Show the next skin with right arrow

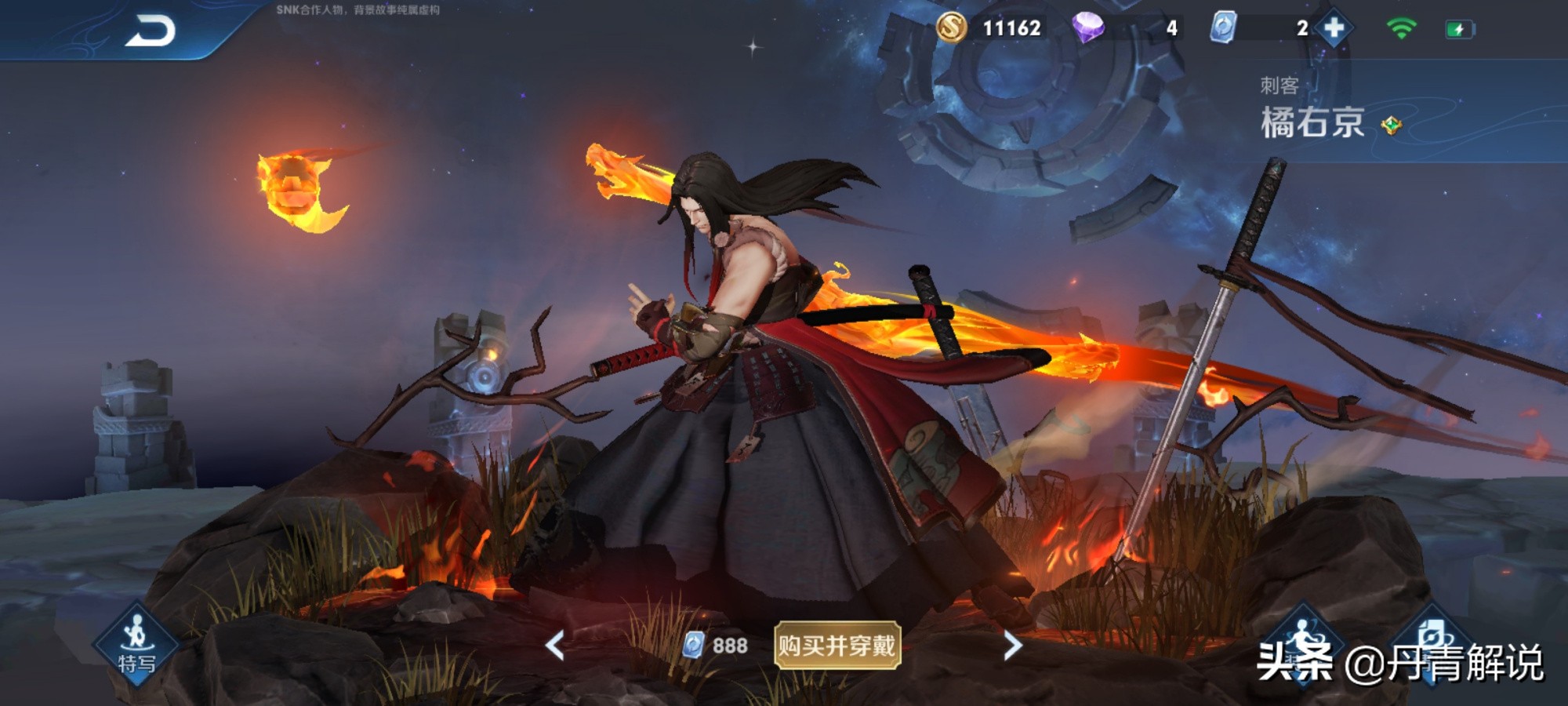point(1012,646)
